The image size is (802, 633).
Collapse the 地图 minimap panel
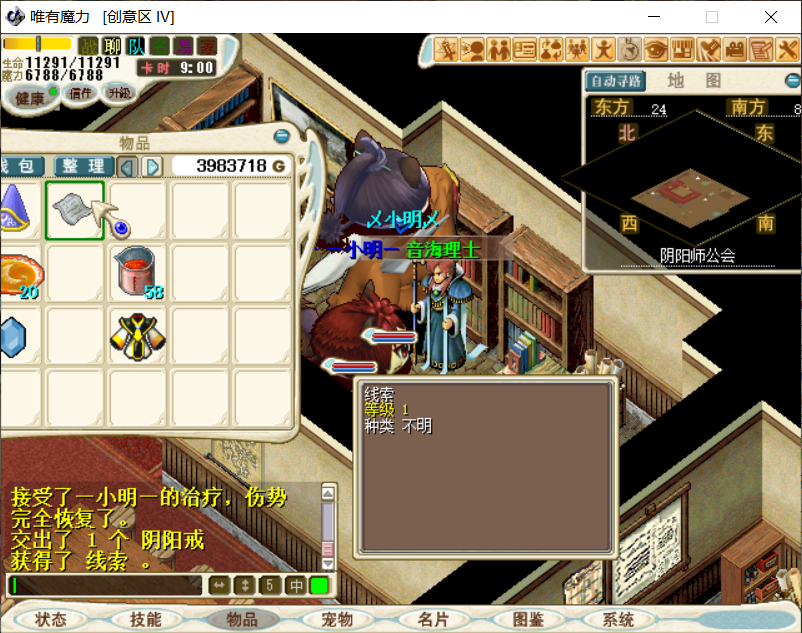click(x=792, y=81)
